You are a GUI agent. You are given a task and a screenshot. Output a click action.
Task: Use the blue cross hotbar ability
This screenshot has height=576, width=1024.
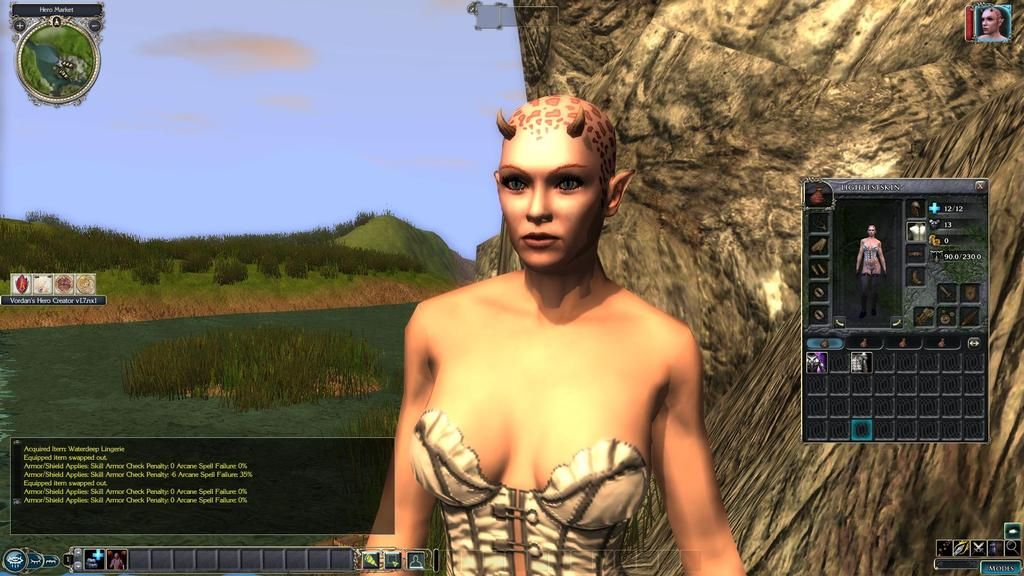95,559
